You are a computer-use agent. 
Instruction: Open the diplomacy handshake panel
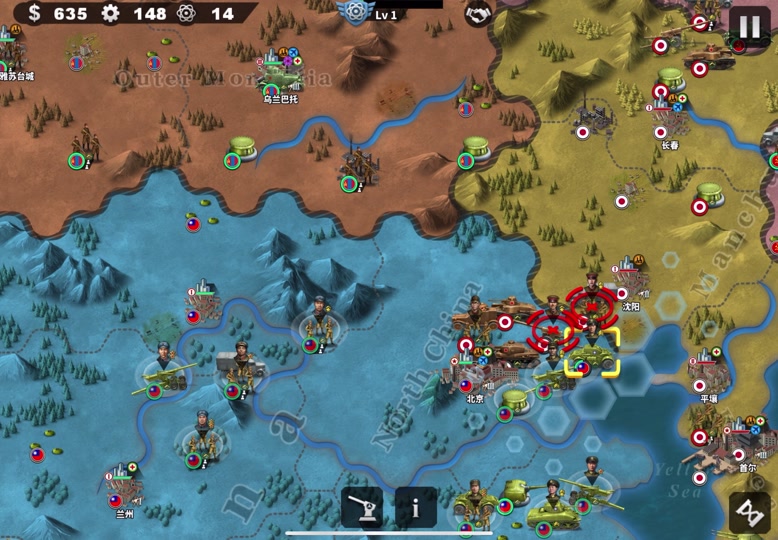coord(479,13)
